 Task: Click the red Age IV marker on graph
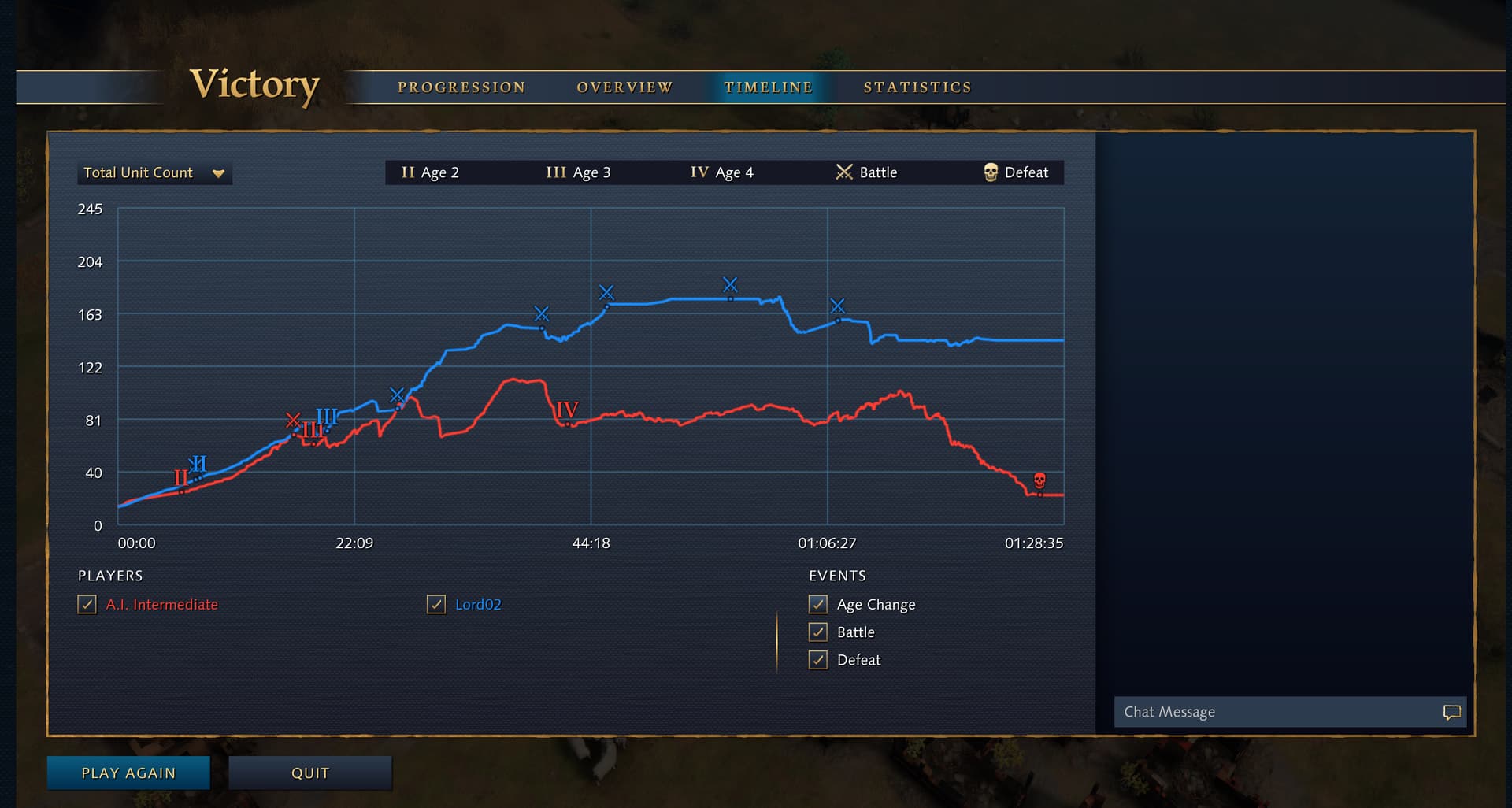click(x=567, y=410)
